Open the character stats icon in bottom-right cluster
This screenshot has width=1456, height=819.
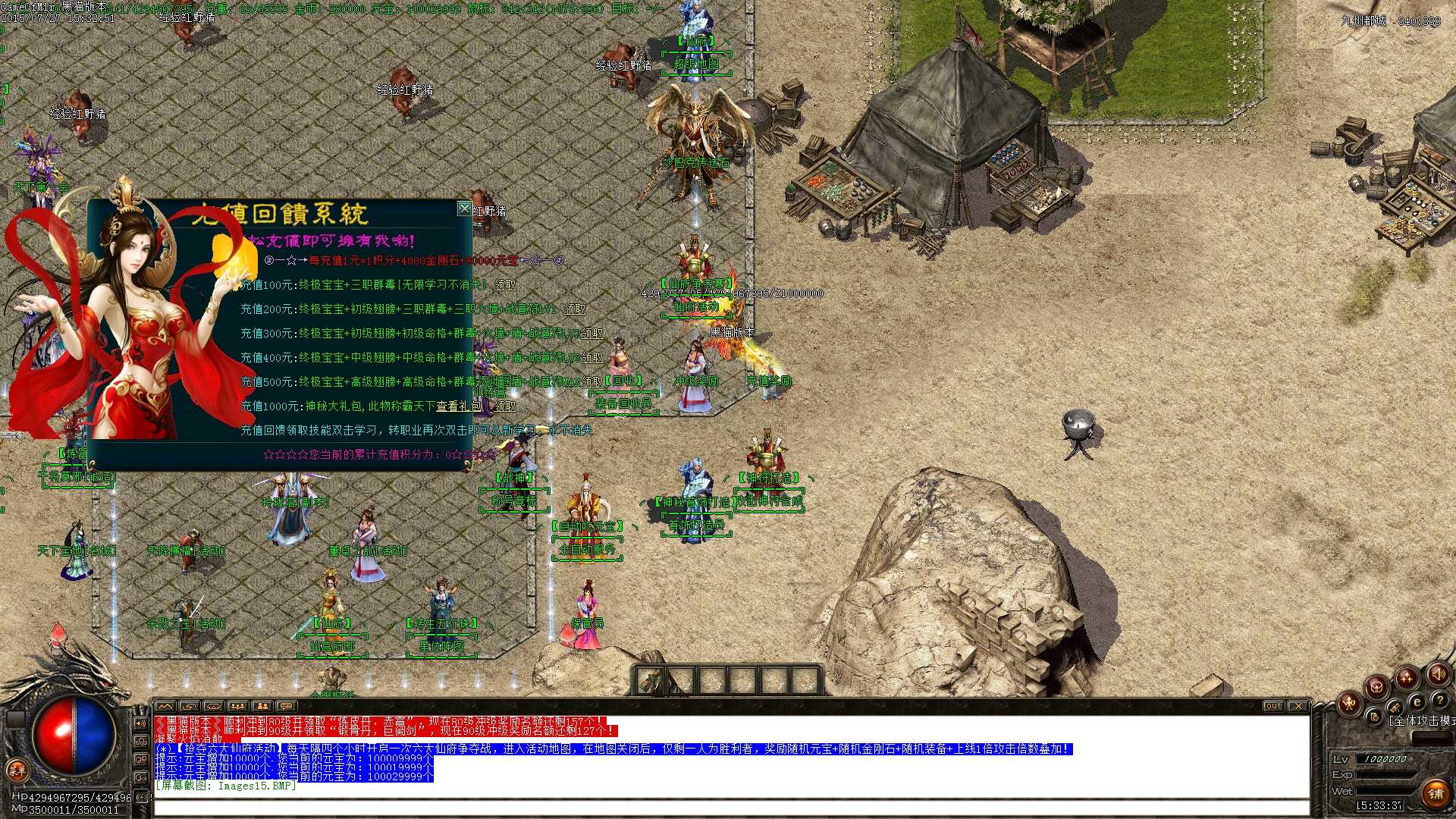tap(1349, 704)
